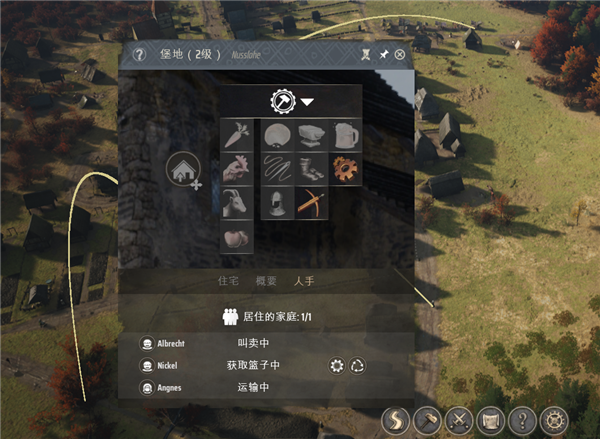Select resident Albrecht in the list
Screen dimensions: 600x439
[170, 342]
